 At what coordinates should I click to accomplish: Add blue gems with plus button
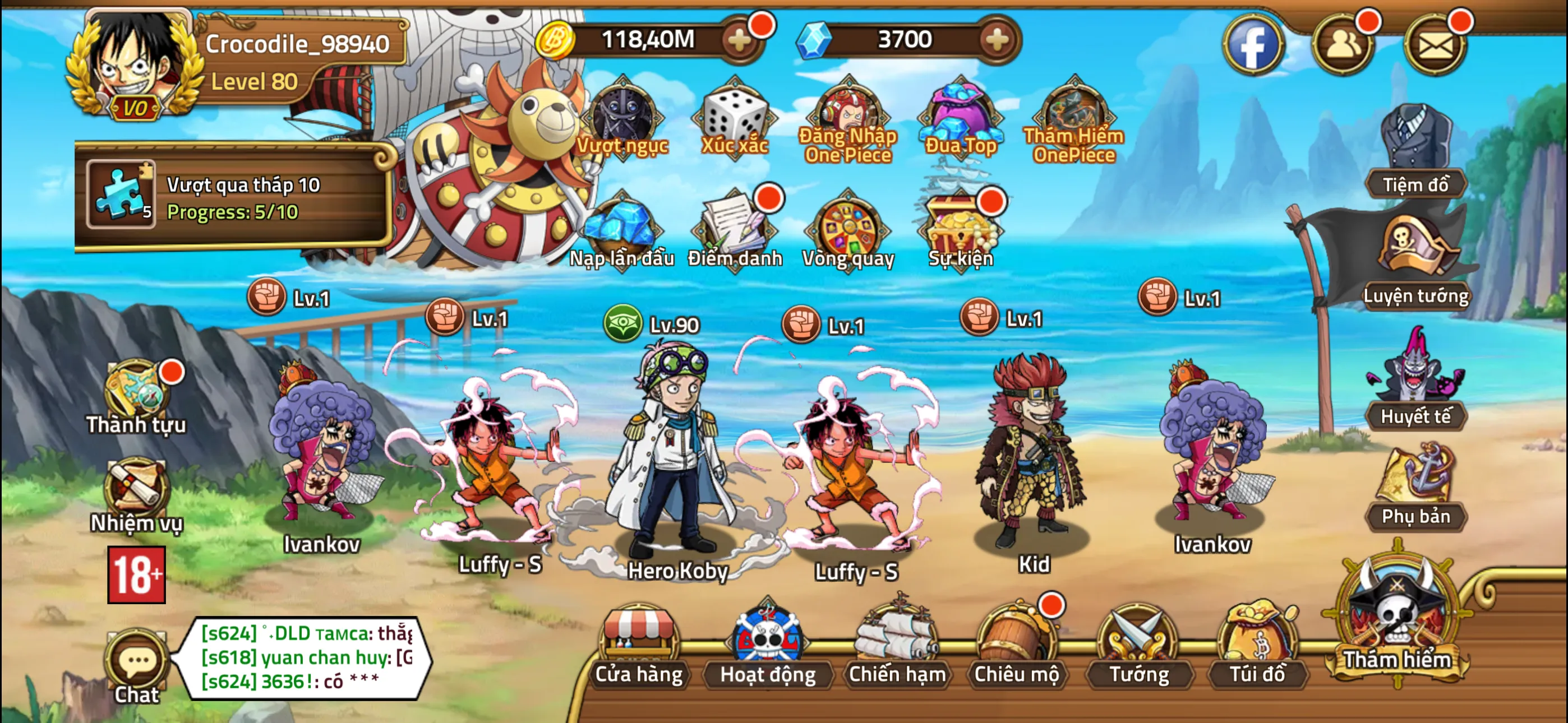997,41
